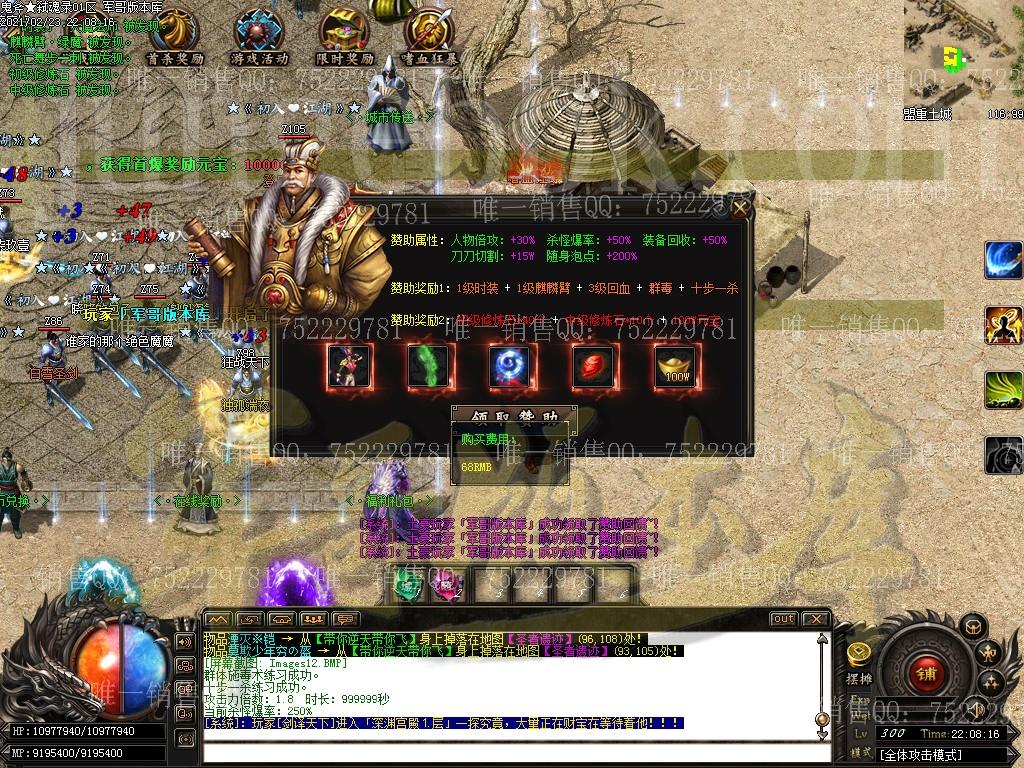Viewport: 1024px width, 768px height.
Task: Select the blue swirl orb reward slot
Action: [x=513, y=367]
